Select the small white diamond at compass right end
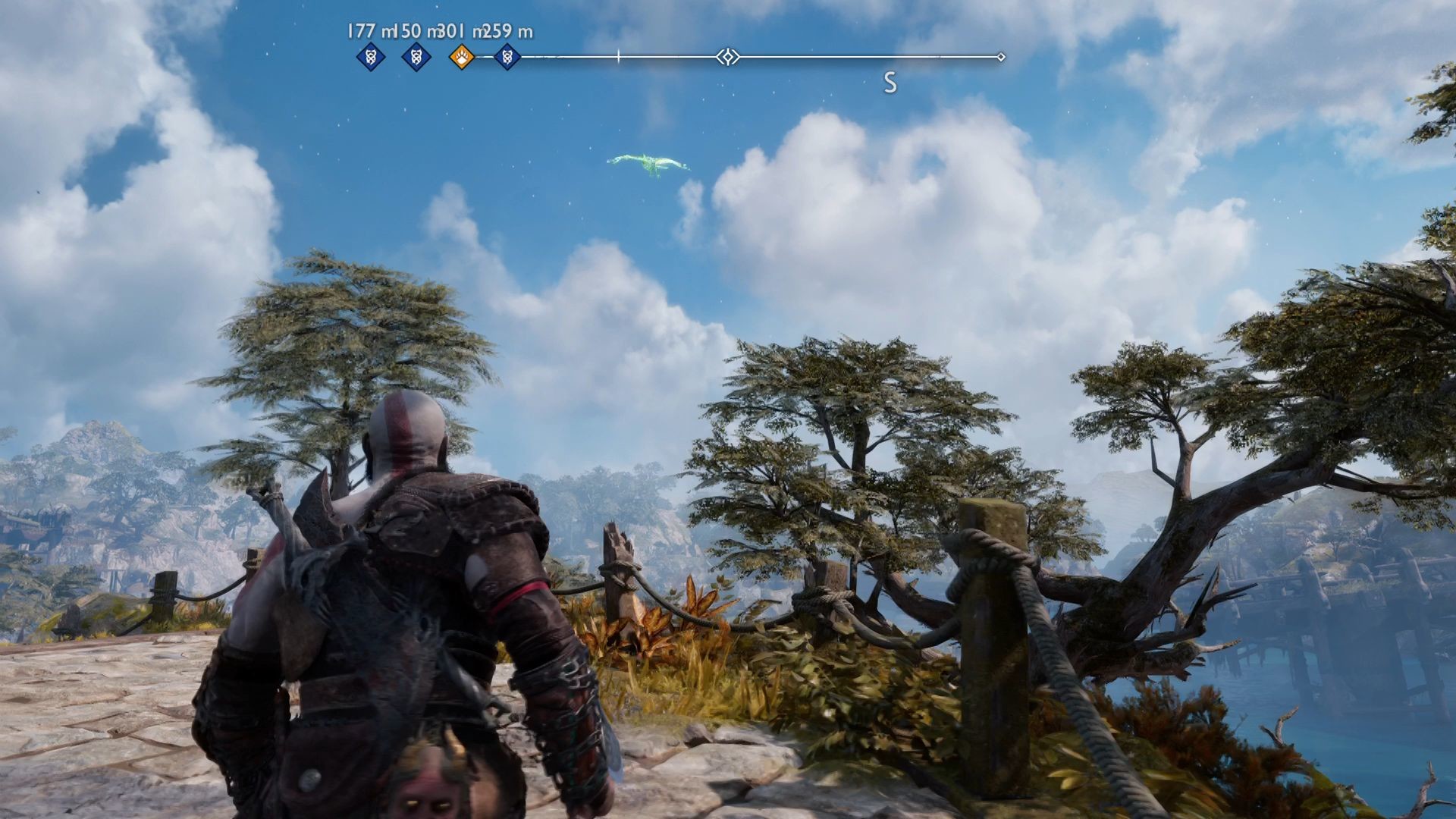The image size is (1456, 819). pyautogui.click(x=1003, y=55)
